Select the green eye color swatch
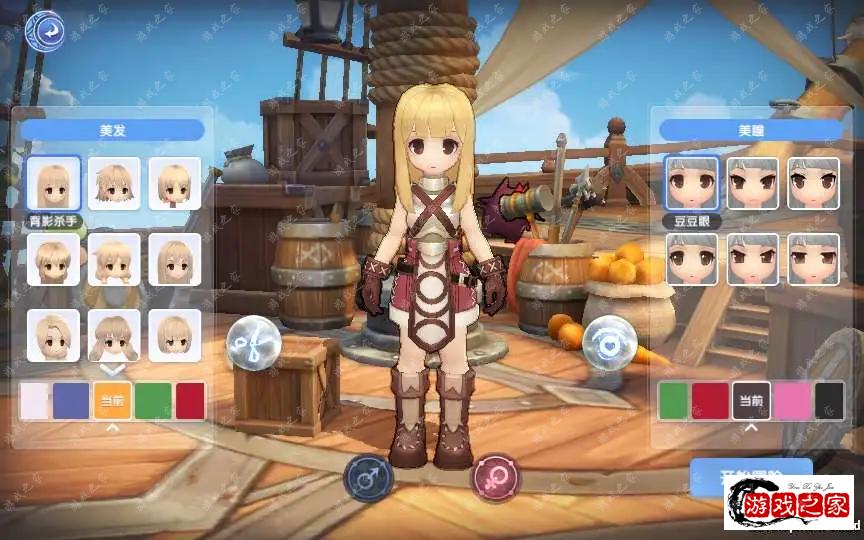The height and width of the screenshot is (540, 864). pyautogui.click(x=675, y=400)
